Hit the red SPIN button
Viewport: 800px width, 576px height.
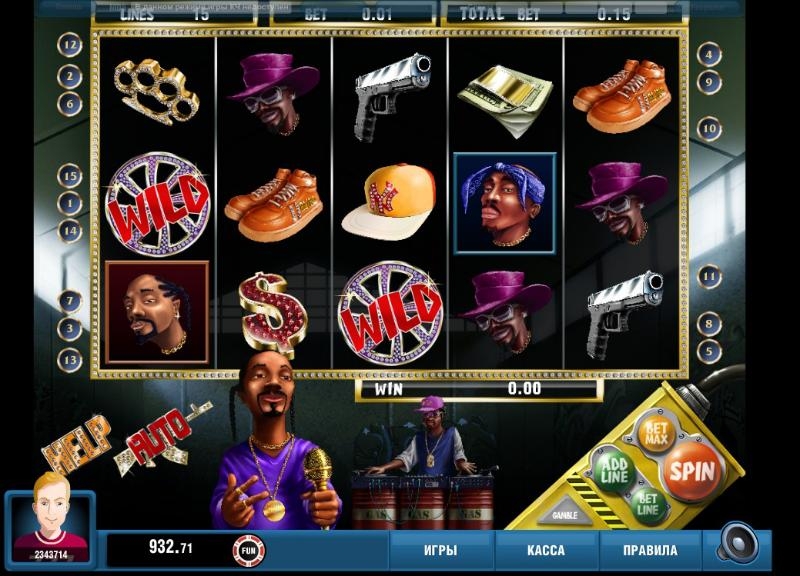click(692, 470)
